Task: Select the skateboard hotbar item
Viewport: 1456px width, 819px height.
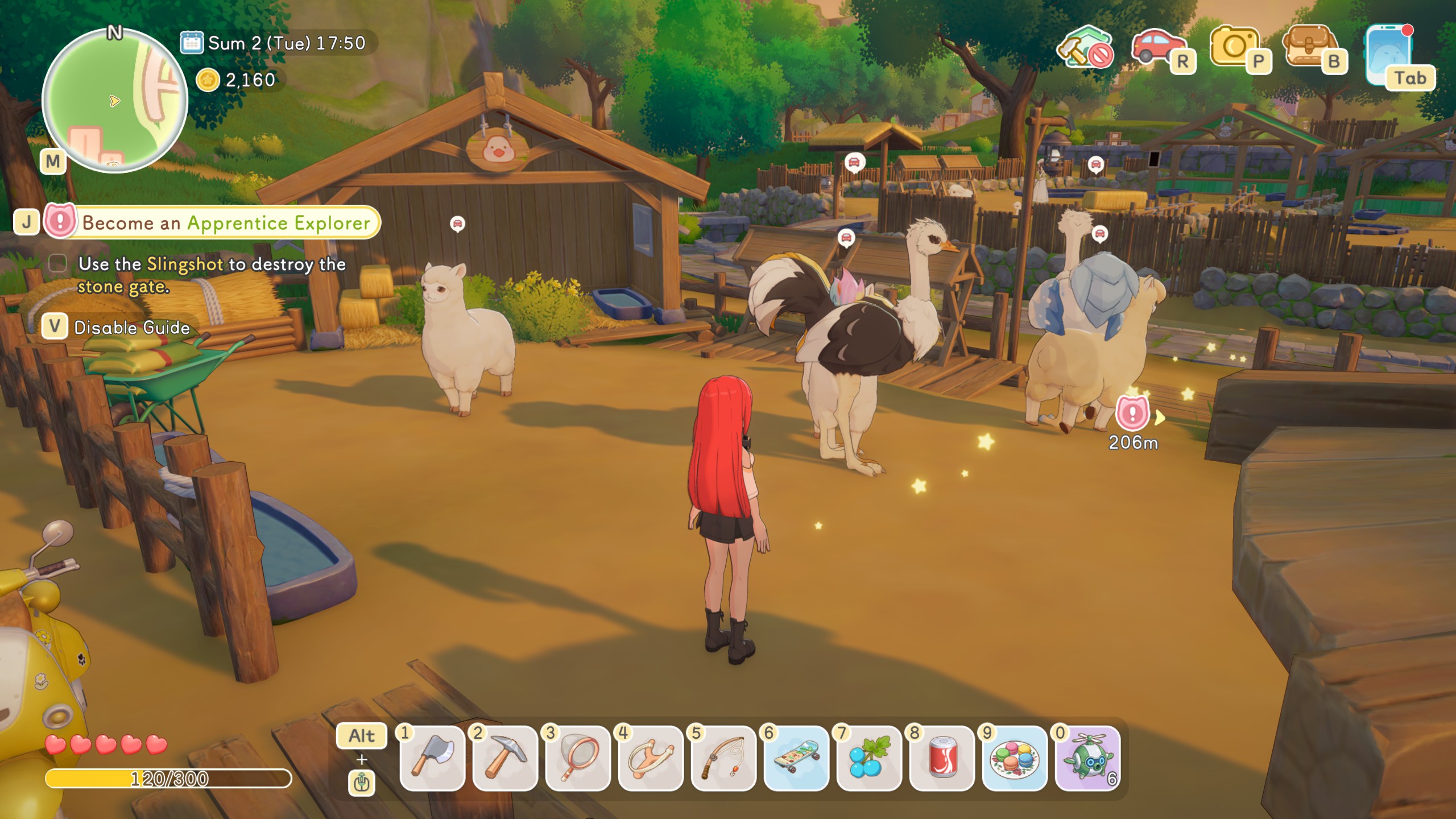Action: click(796, 758)
